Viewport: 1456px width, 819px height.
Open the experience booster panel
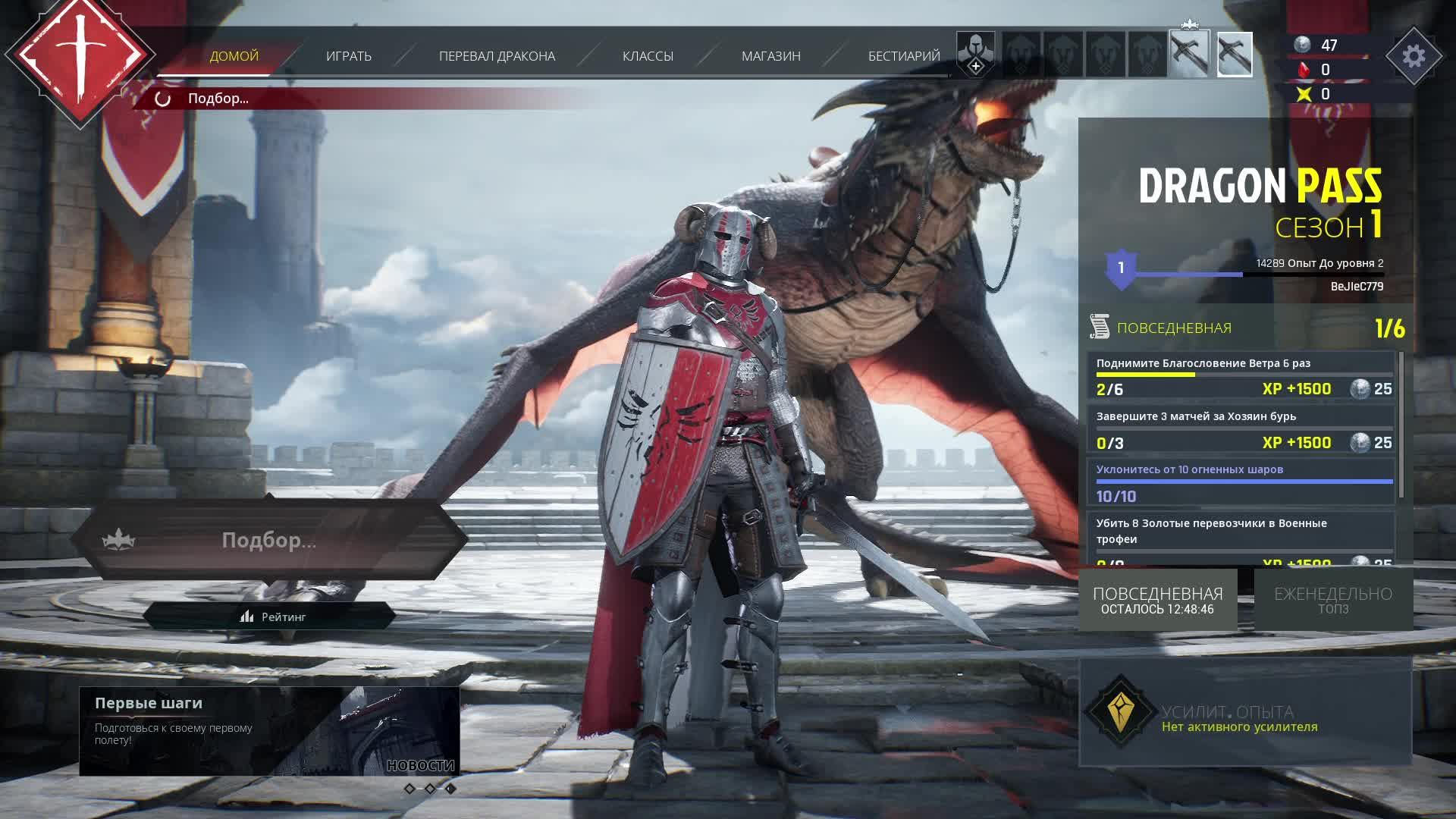(x=1245, y=713)
